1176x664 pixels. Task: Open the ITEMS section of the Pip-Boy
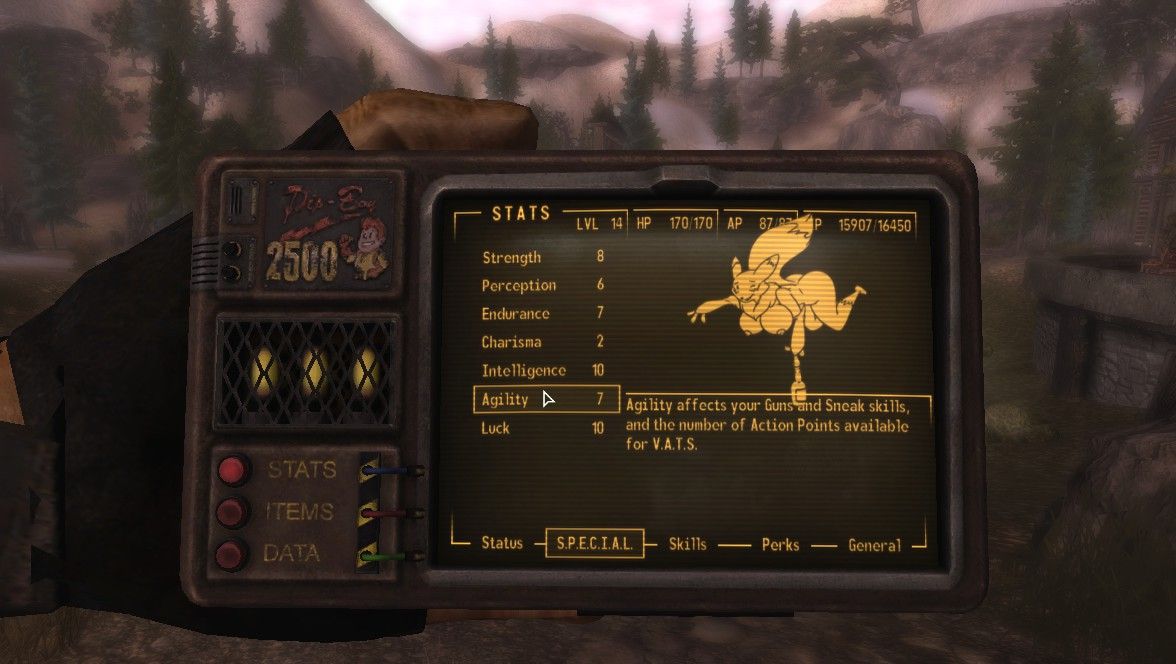pos(234,512)
